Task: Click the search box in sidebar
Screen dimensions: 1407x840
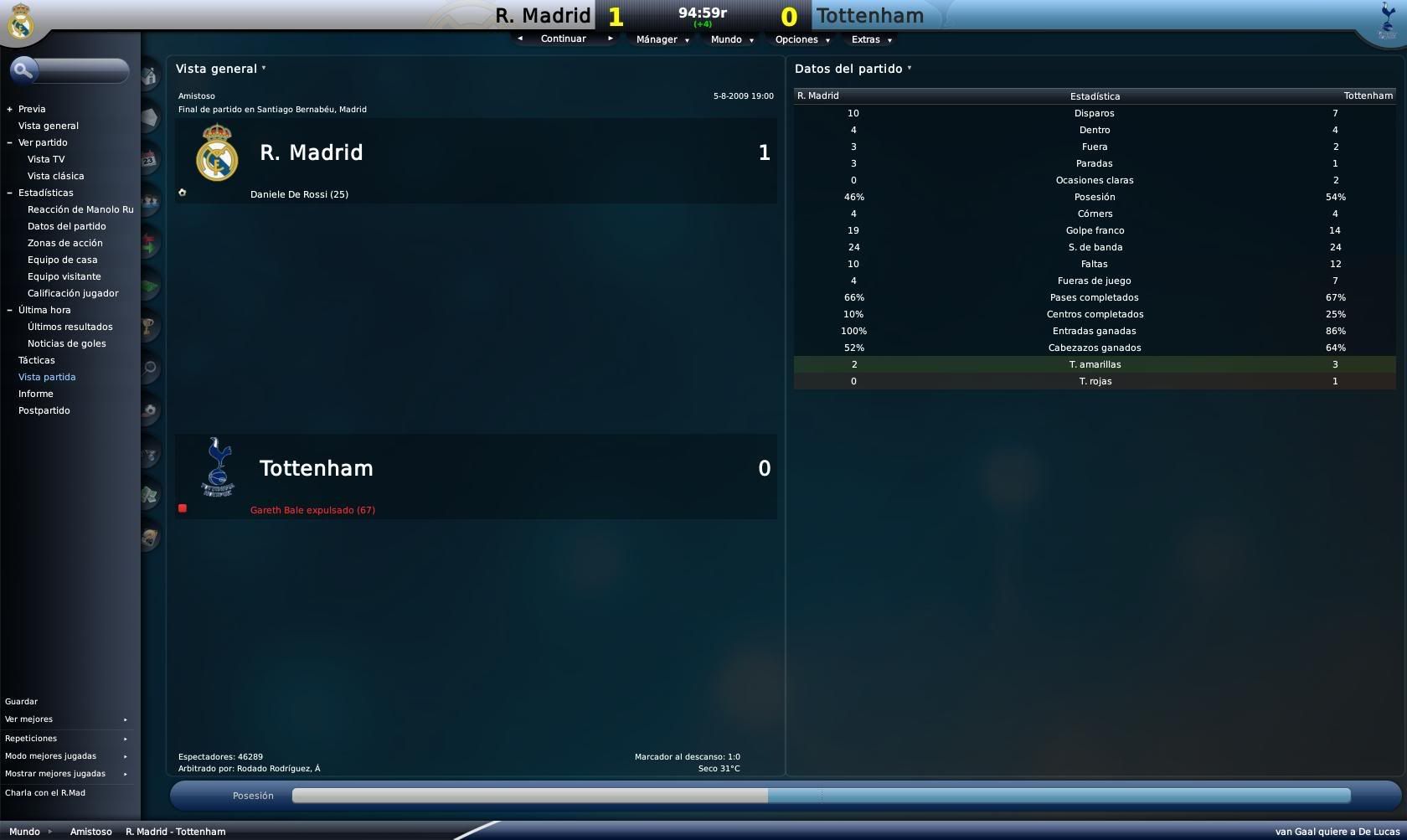Action: coord(81,70)
